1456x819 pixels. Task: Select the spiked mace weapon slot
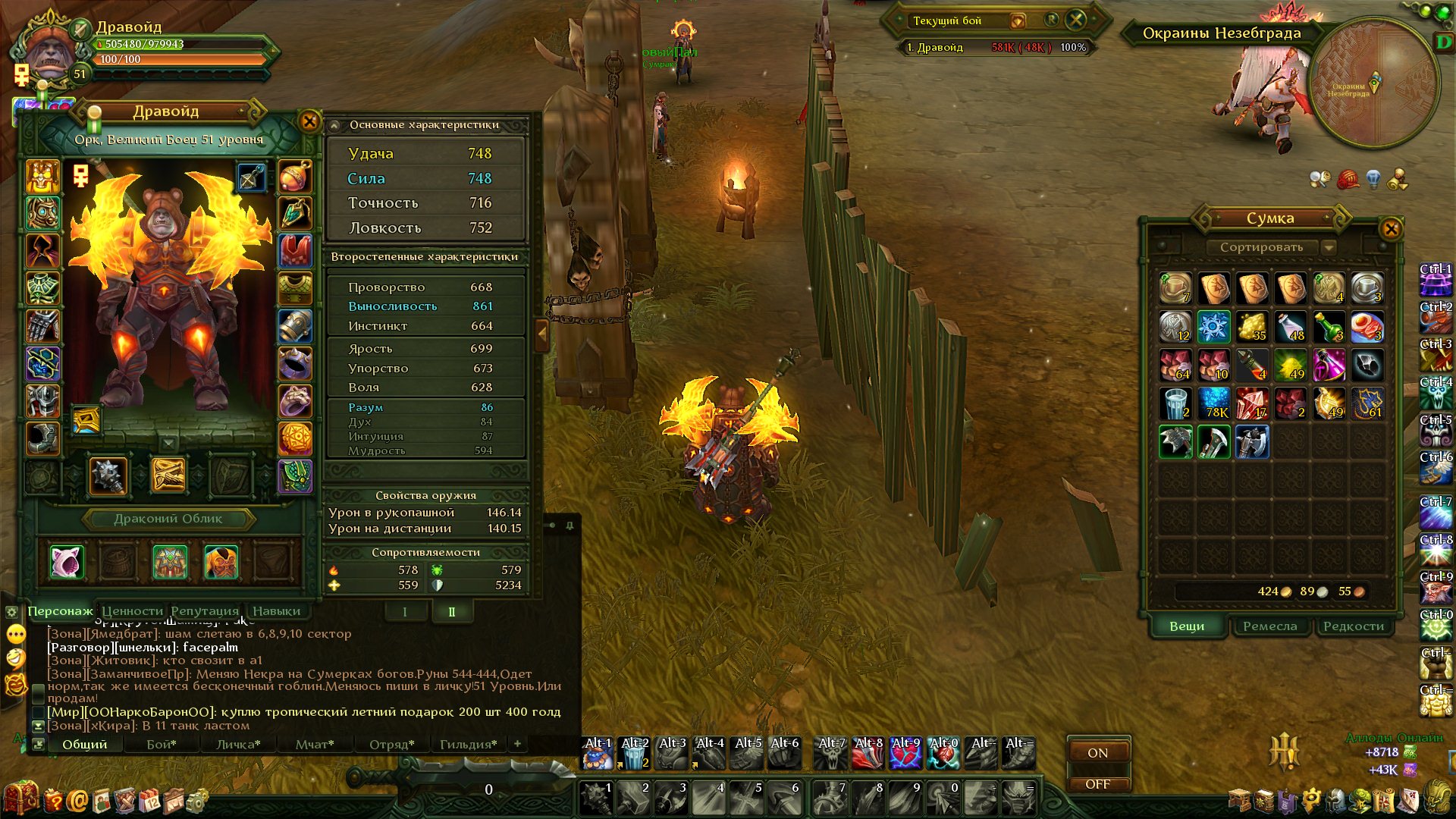coord(108,475)
